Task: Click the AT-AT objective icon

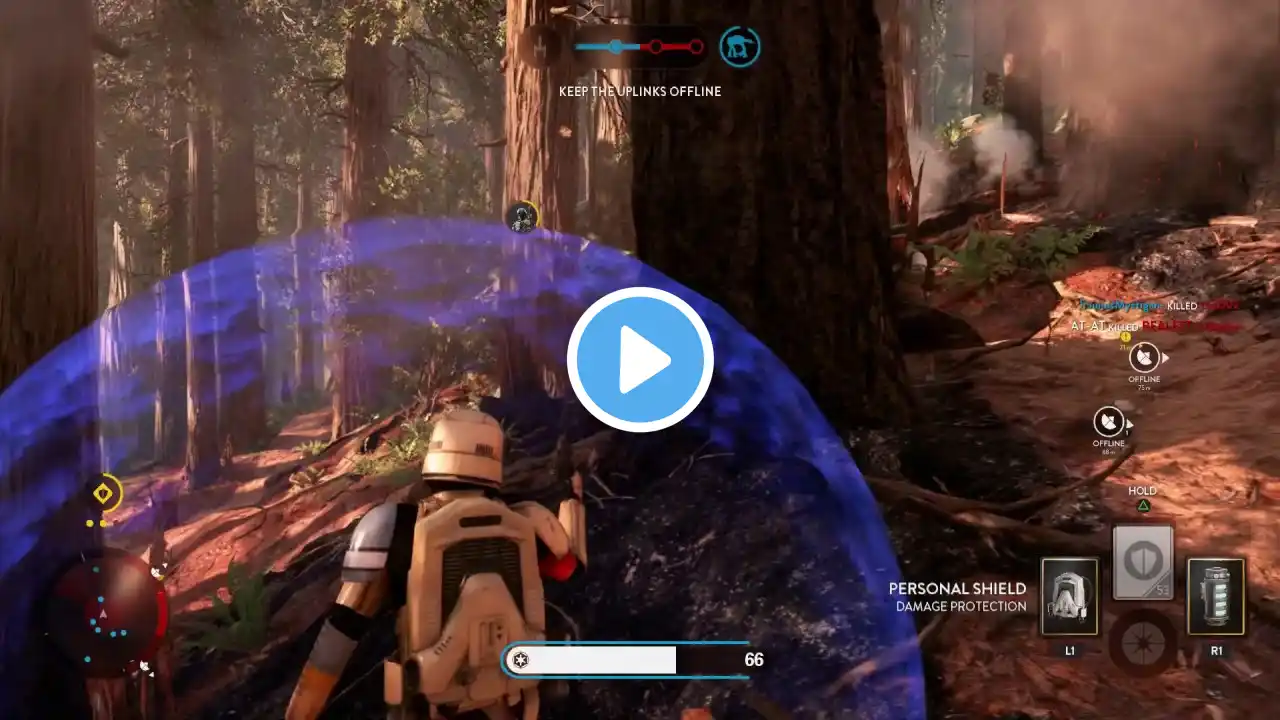Action: [x=740, y=46]
